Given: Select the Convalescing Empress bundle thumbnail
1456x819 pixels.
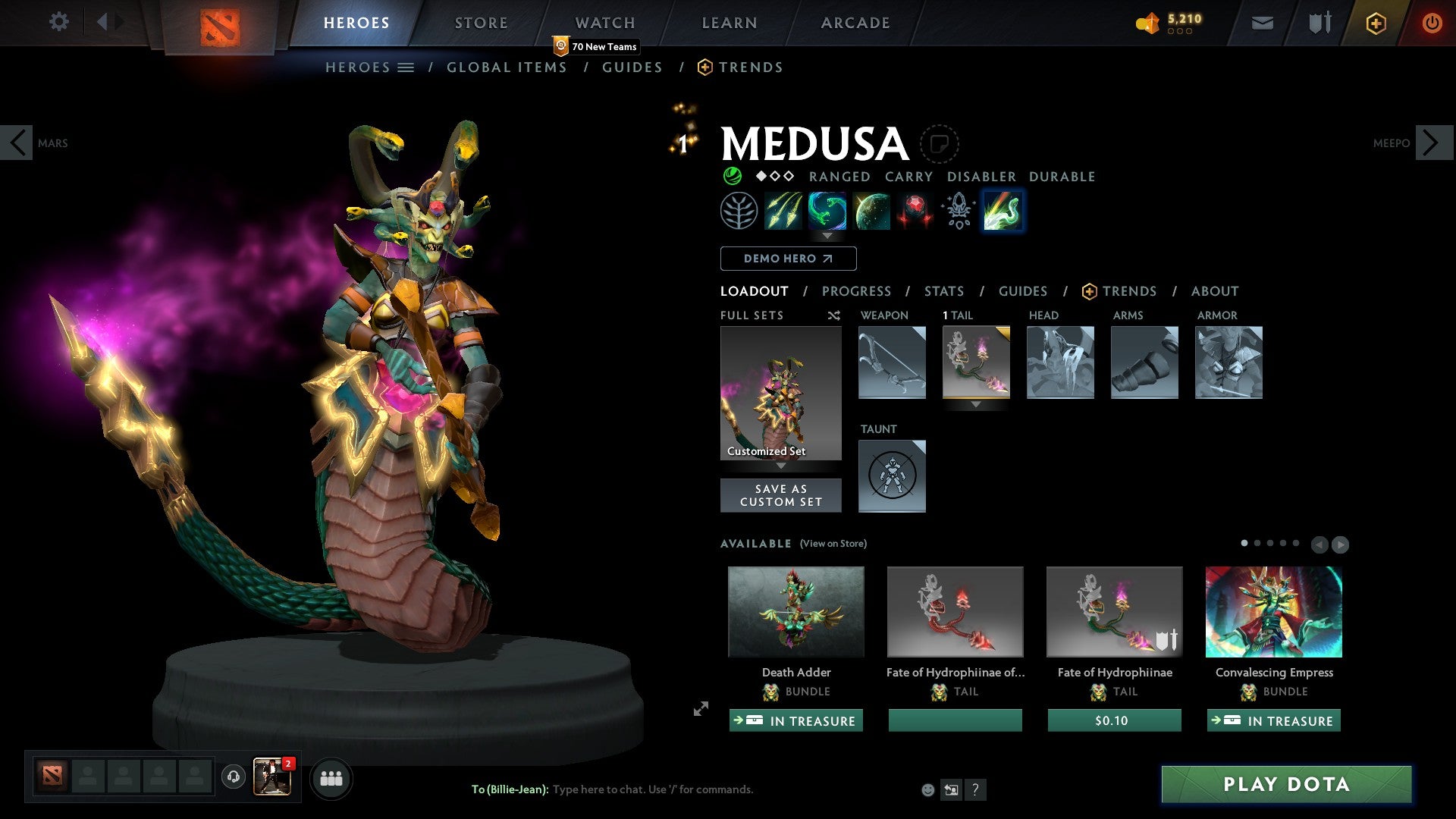Looking at the screenshot, I should point(1273,612).
